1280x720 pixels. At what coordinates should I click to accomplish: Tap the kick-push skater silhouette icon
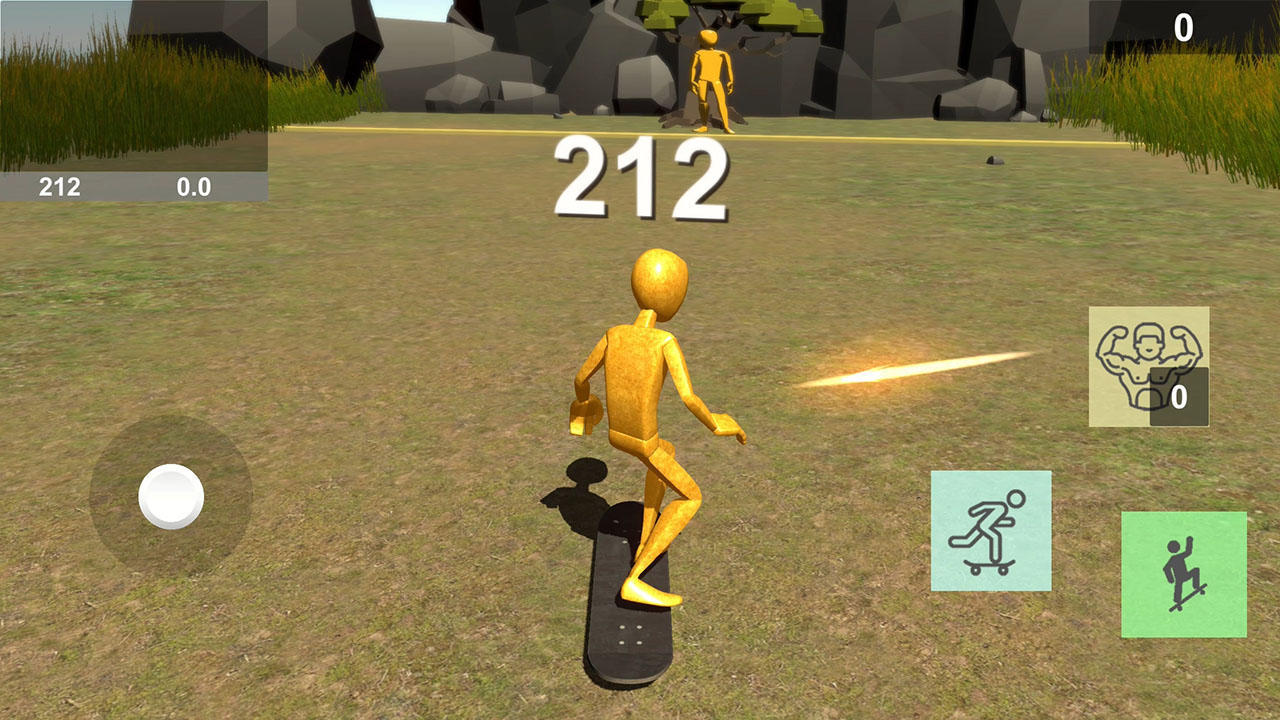click(993, 530)
